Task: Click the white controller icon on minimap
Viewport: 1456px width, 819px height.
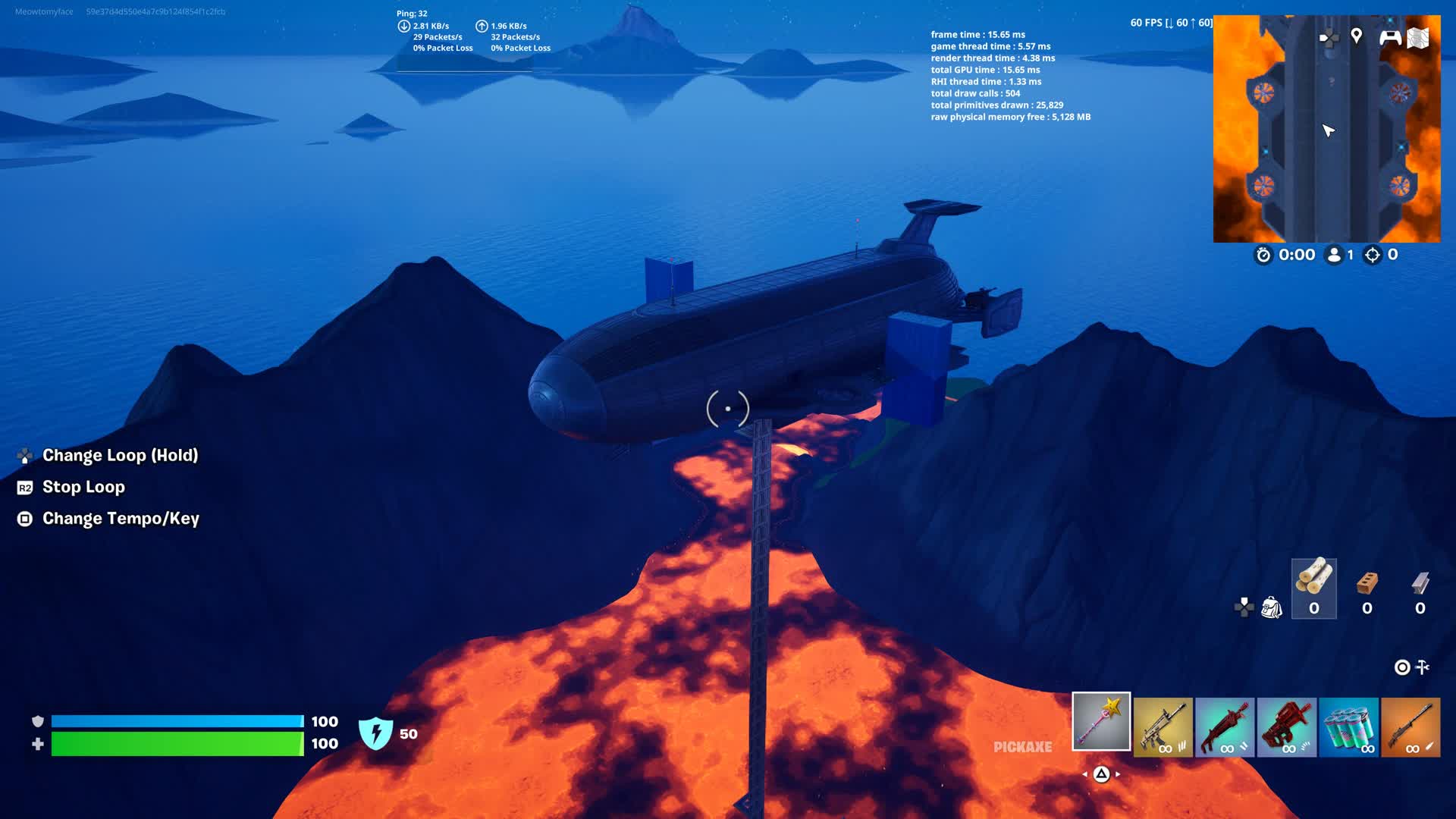Action: click(x=1390, y=37)
